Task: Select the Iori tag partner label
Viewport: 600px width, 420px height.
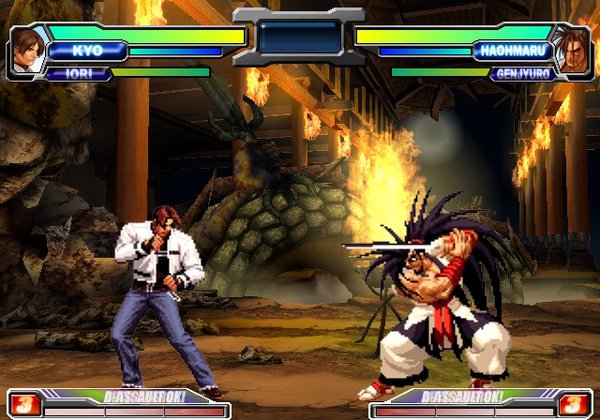Action: (x=75, y=73)
